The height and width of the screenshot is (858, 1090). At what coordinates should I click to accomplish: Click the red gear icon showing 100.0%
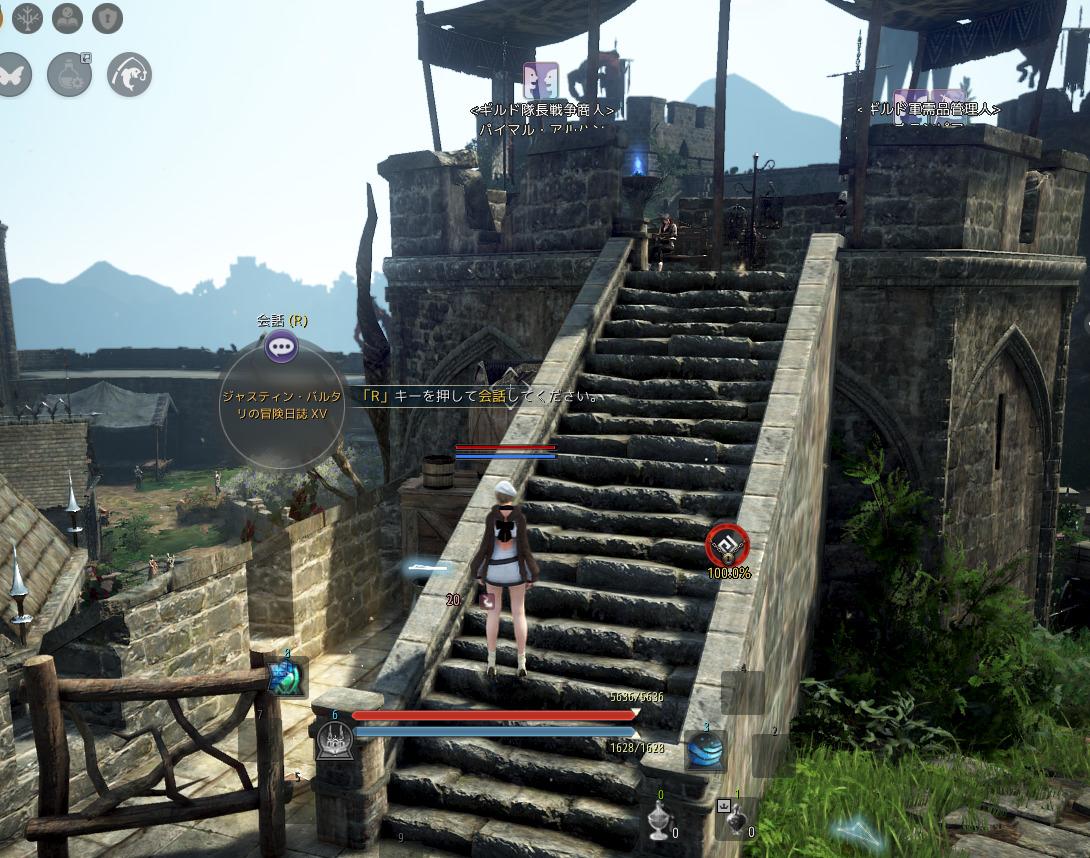click(x=727, y=545)
